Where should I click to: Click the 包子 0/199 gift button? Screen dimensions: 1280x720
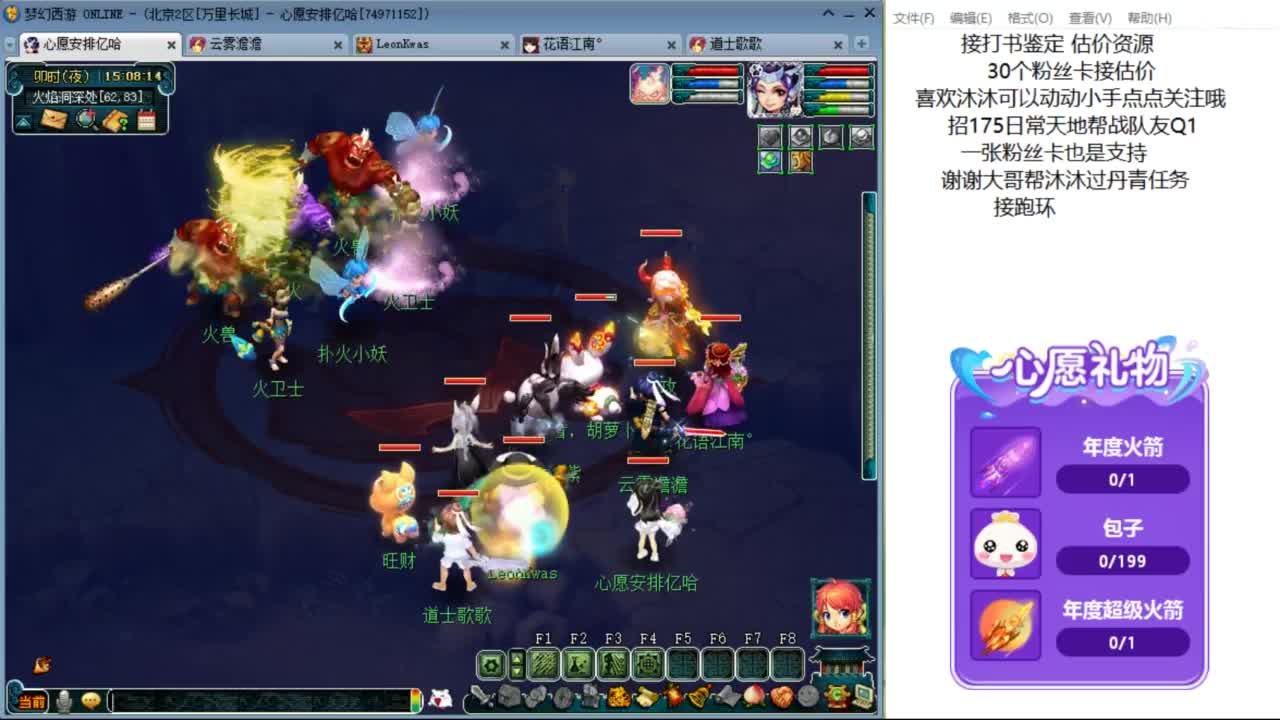[1123, 561]
